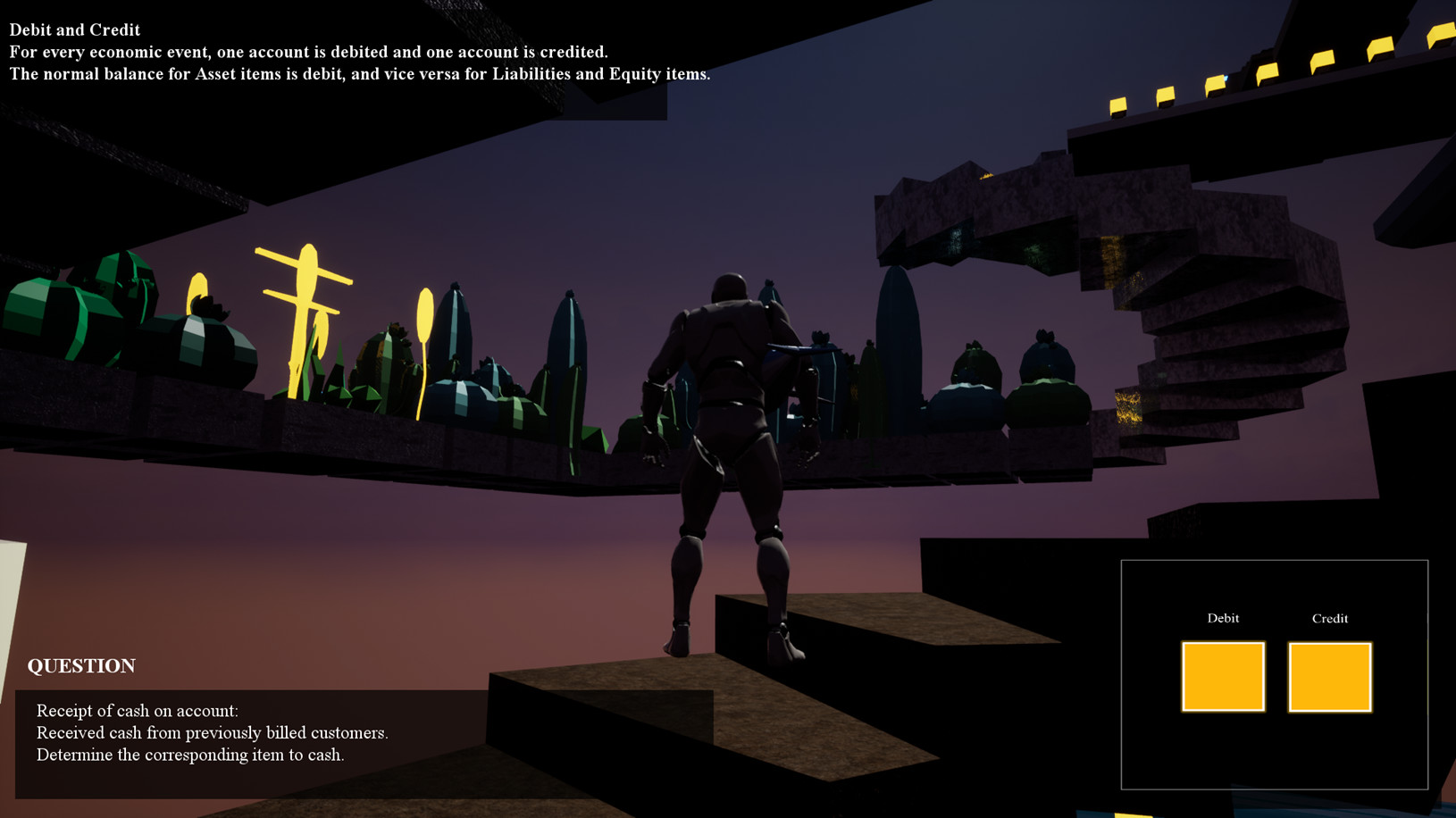Toggle the Credit answer slot selection
Viewport: 1456px width, 818px height.
click(1329, 676)
